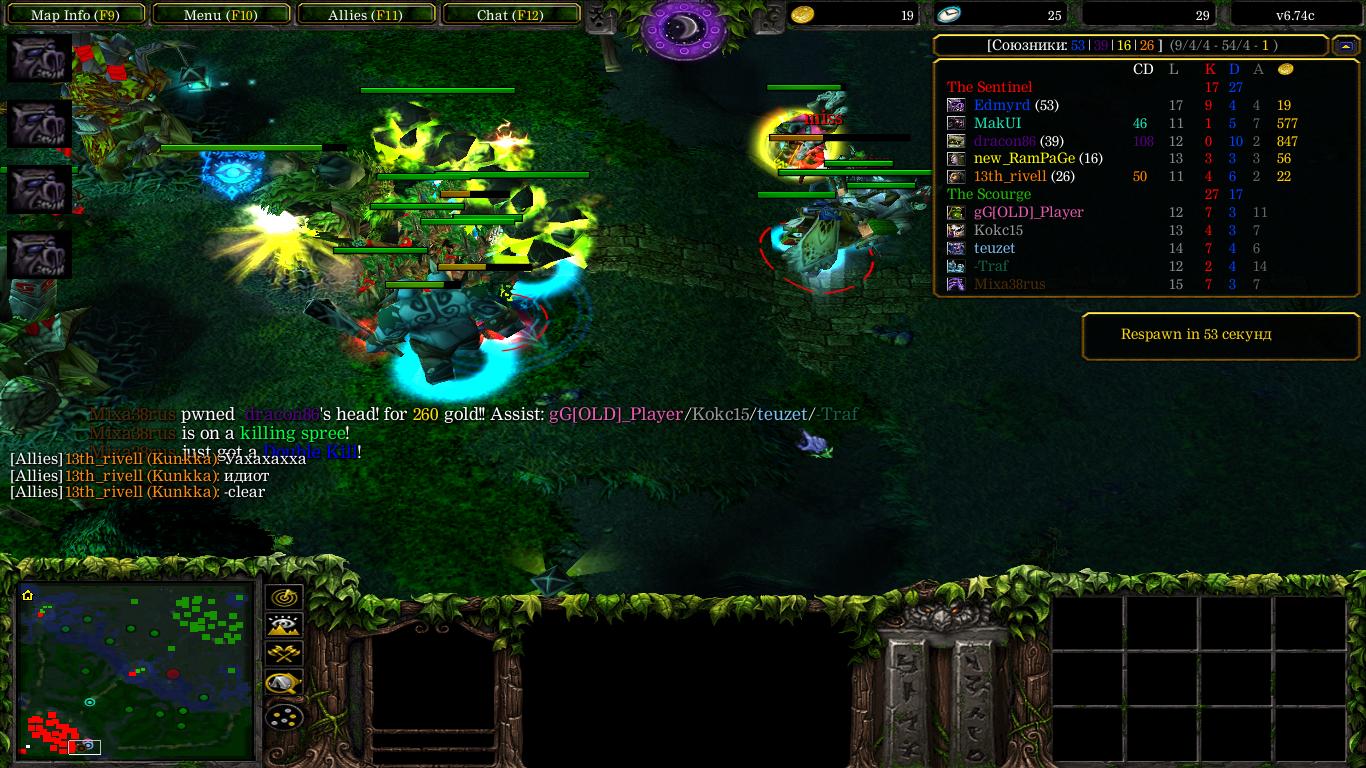Select gG[OLD]_Player's row in the scoreboard
The height and width of the screenshot is (768, 1366).
[x=1028, y=213]
